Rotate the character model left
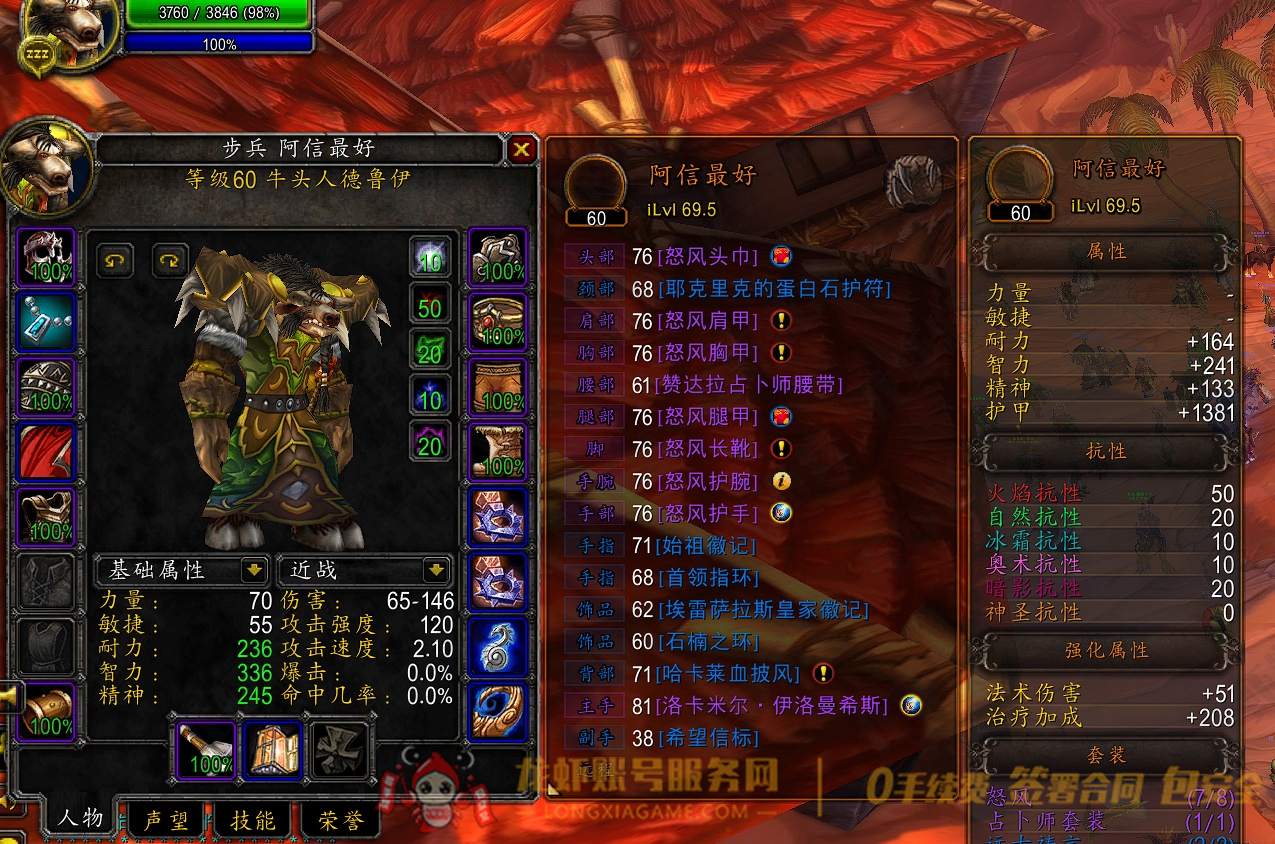1275x844 pixels. click(116, 261)
